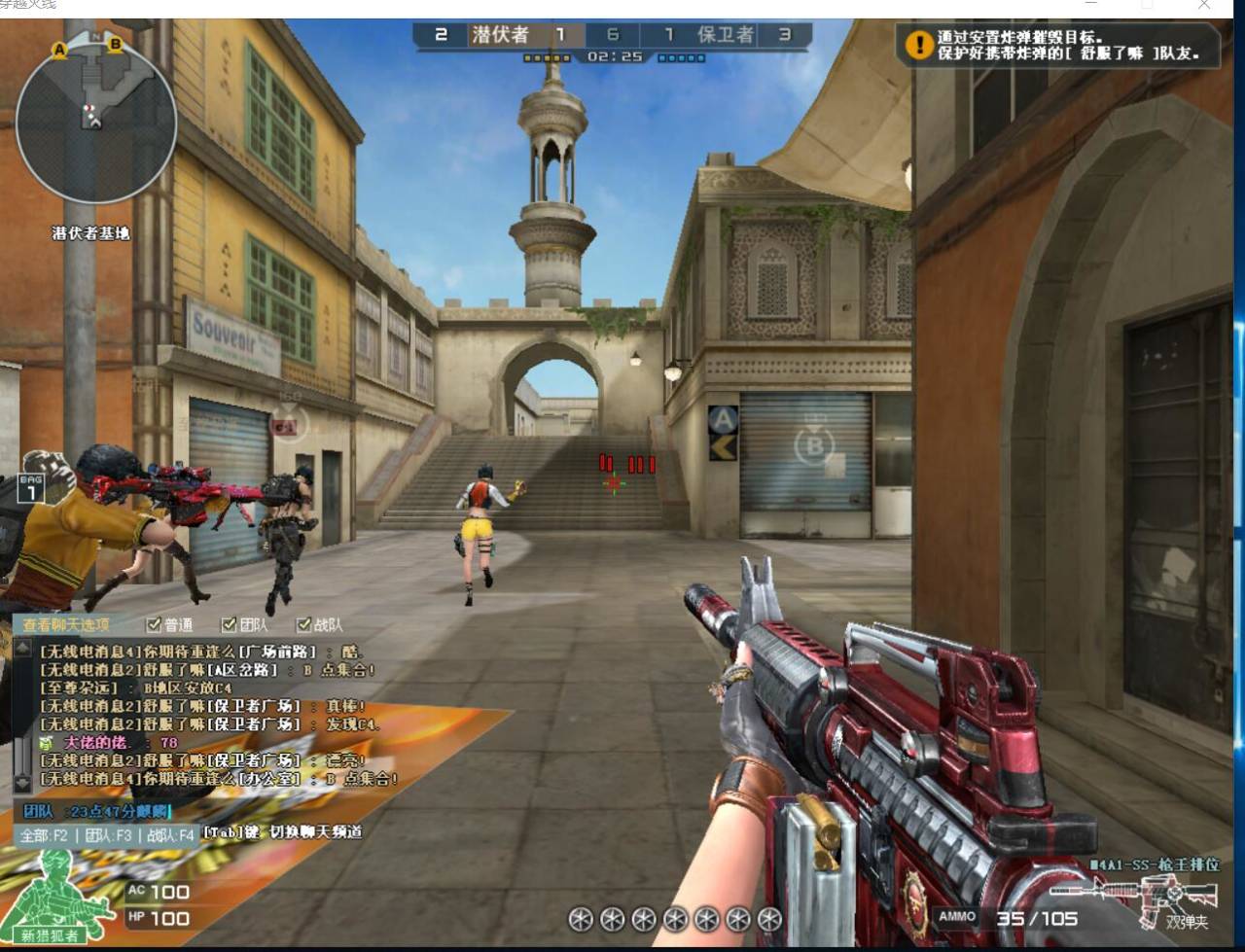The width and height of the screenshot is (1245, 952).
Task: Close the game window
Action: (x=1204, y=5)
